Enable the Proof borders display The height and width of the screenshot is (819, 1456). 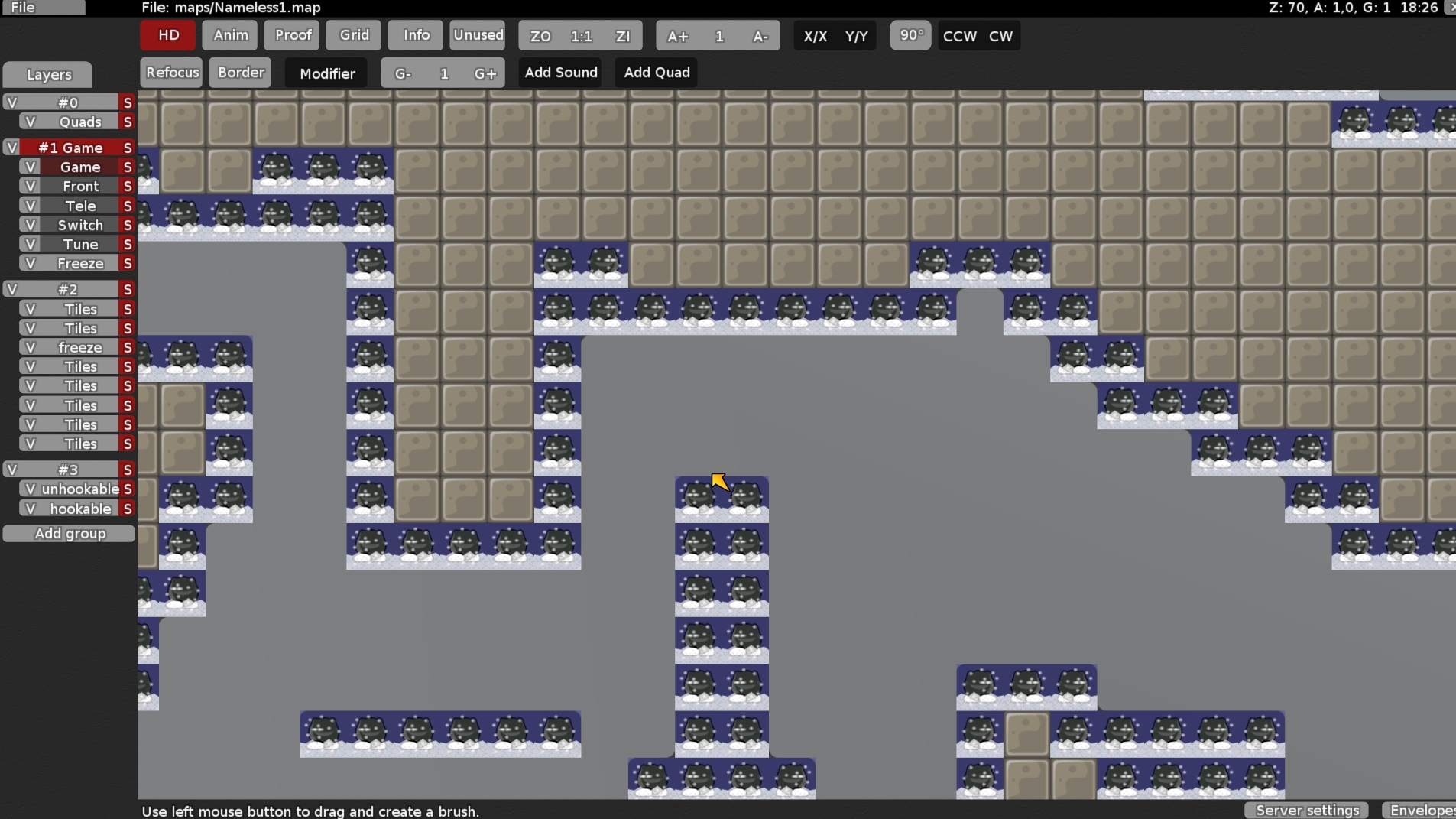291,35
